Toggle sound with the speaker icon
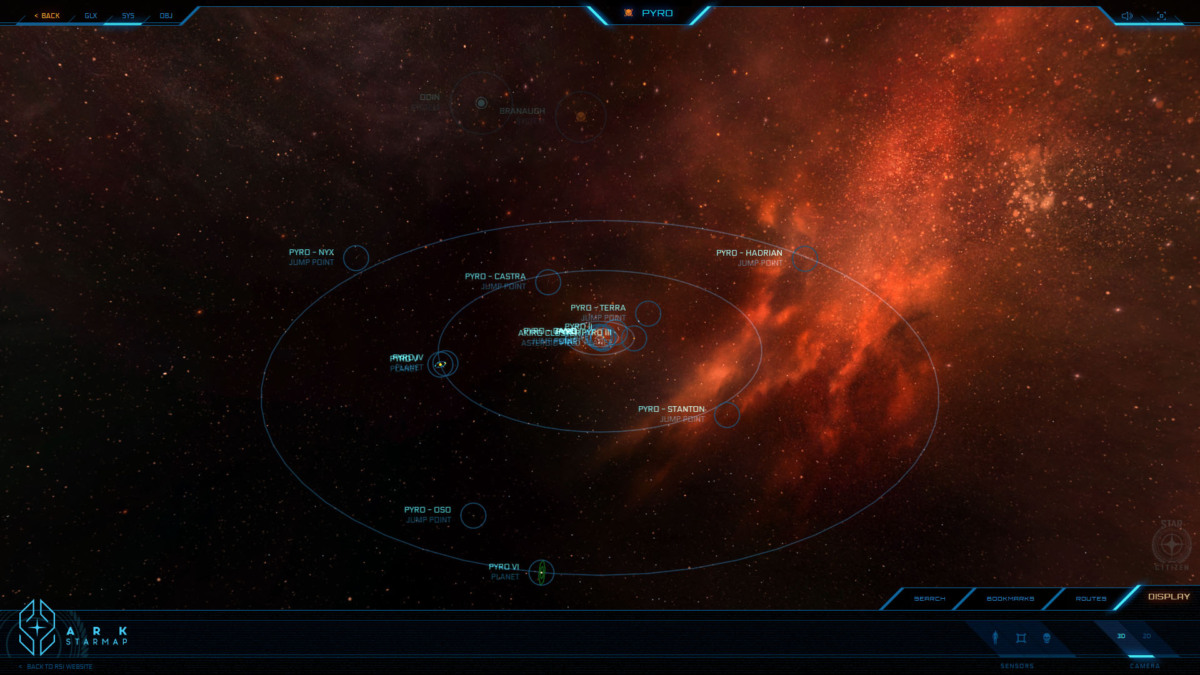This screenshot has height=675, width=1200. (x=1127, y=16)
